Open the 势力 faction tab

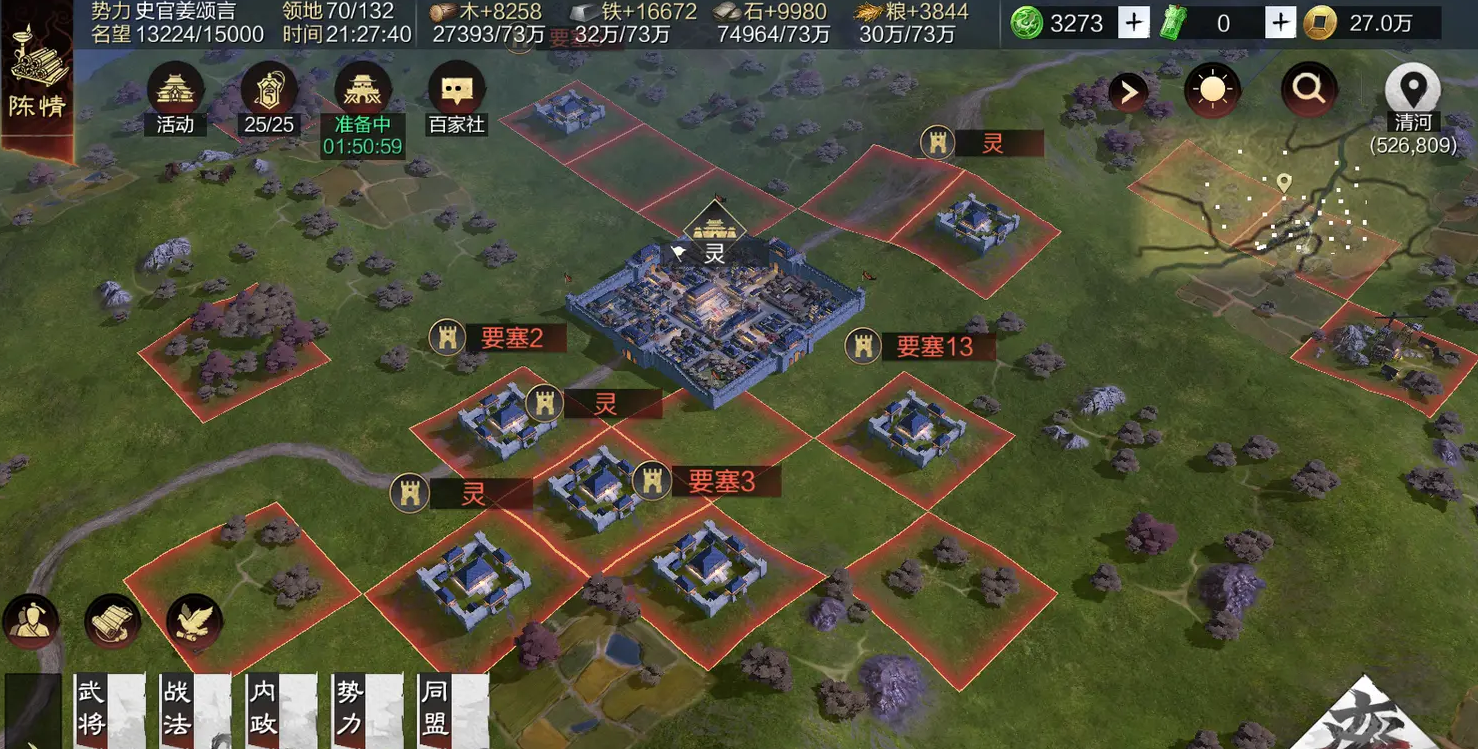coord(366,710)
